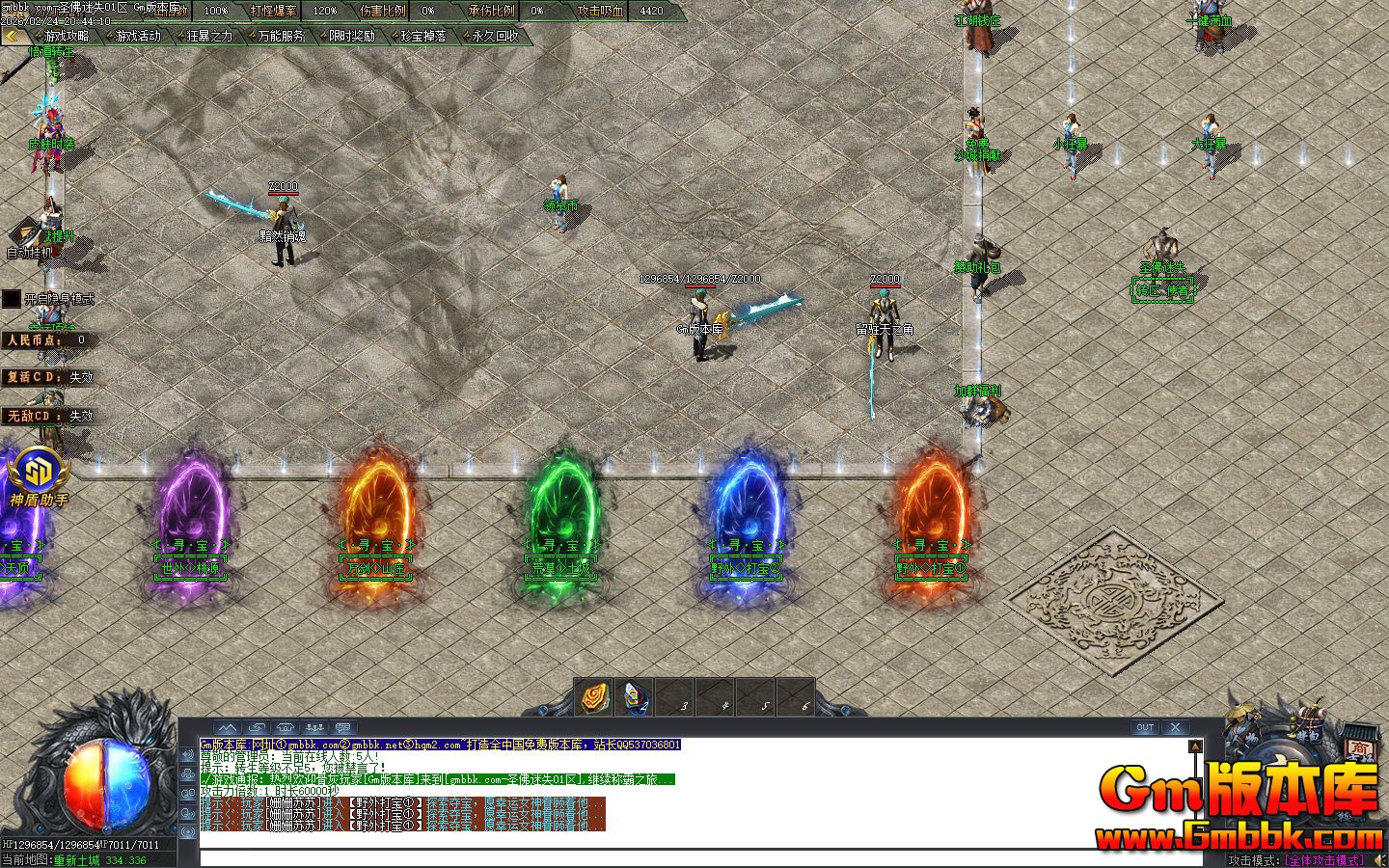Close the chat panel with the X button

click(1174, 727)
